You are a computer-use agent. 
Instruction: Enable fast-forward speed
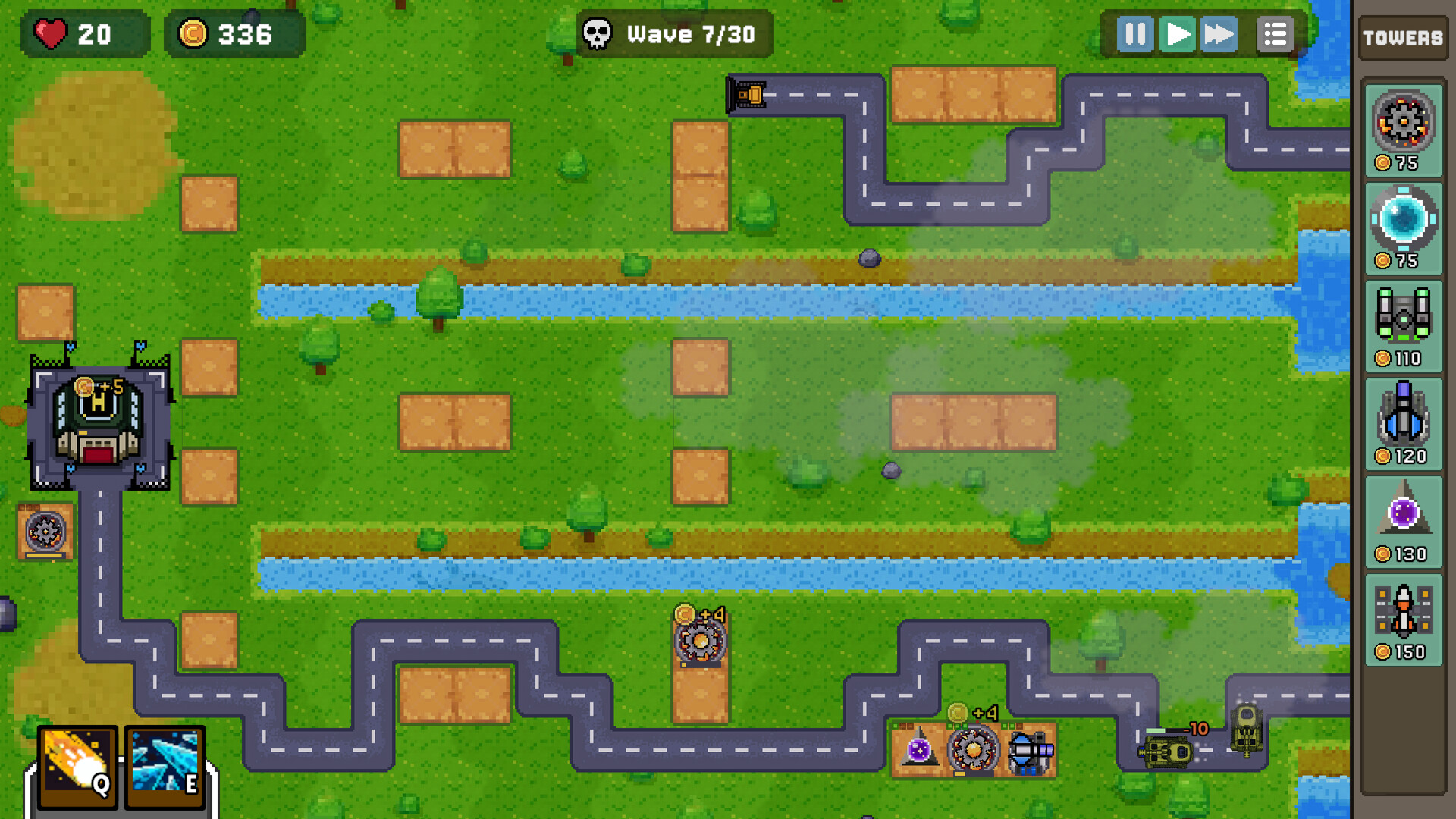(1219, 33)
